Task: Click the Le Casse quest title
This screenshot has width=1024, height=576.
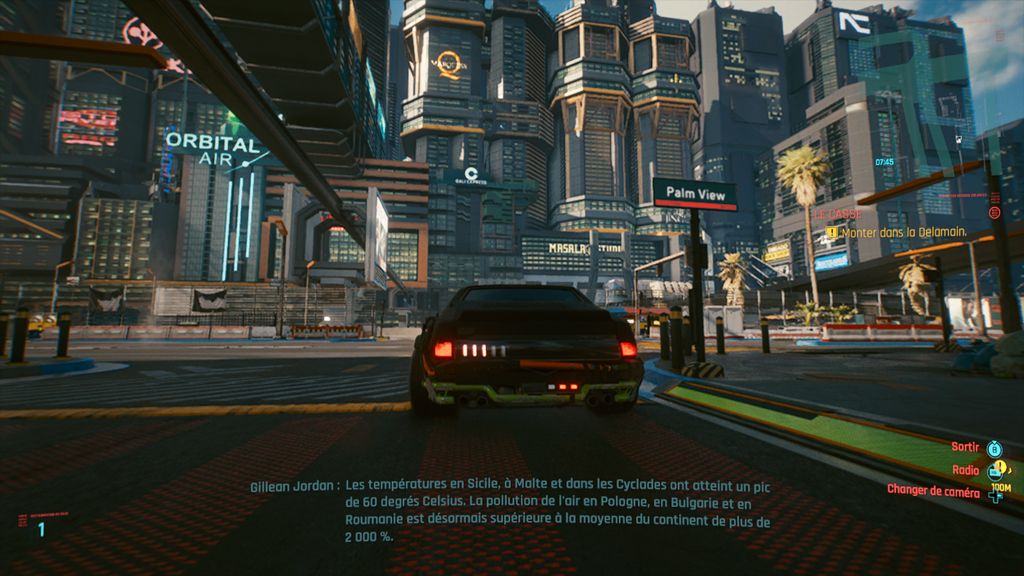Action: pos(836,215)
